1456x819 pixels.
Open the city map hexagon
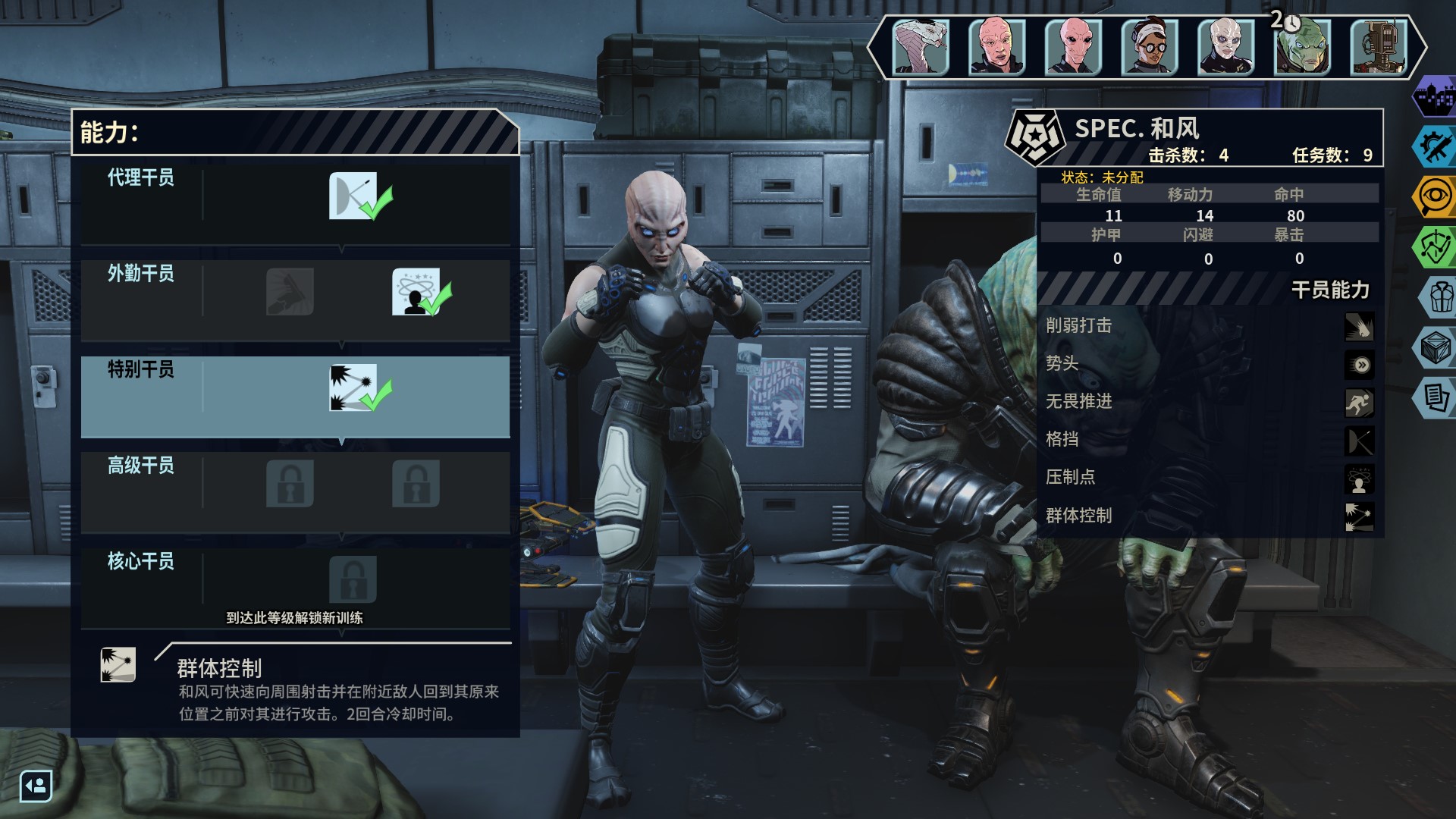tap(1435, 97)
